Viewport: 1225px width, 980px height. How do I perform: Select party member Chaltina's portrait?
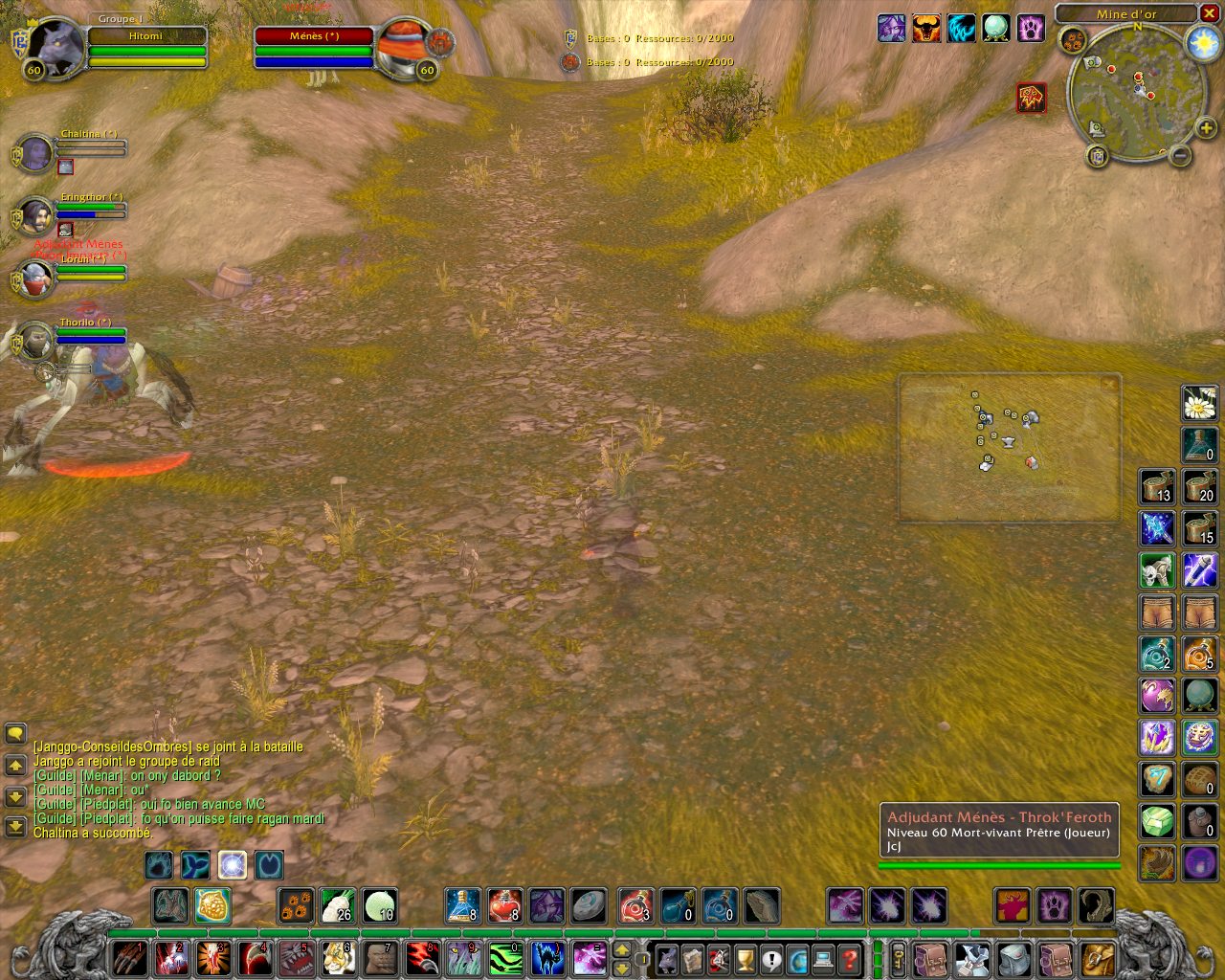click(35, 153)
